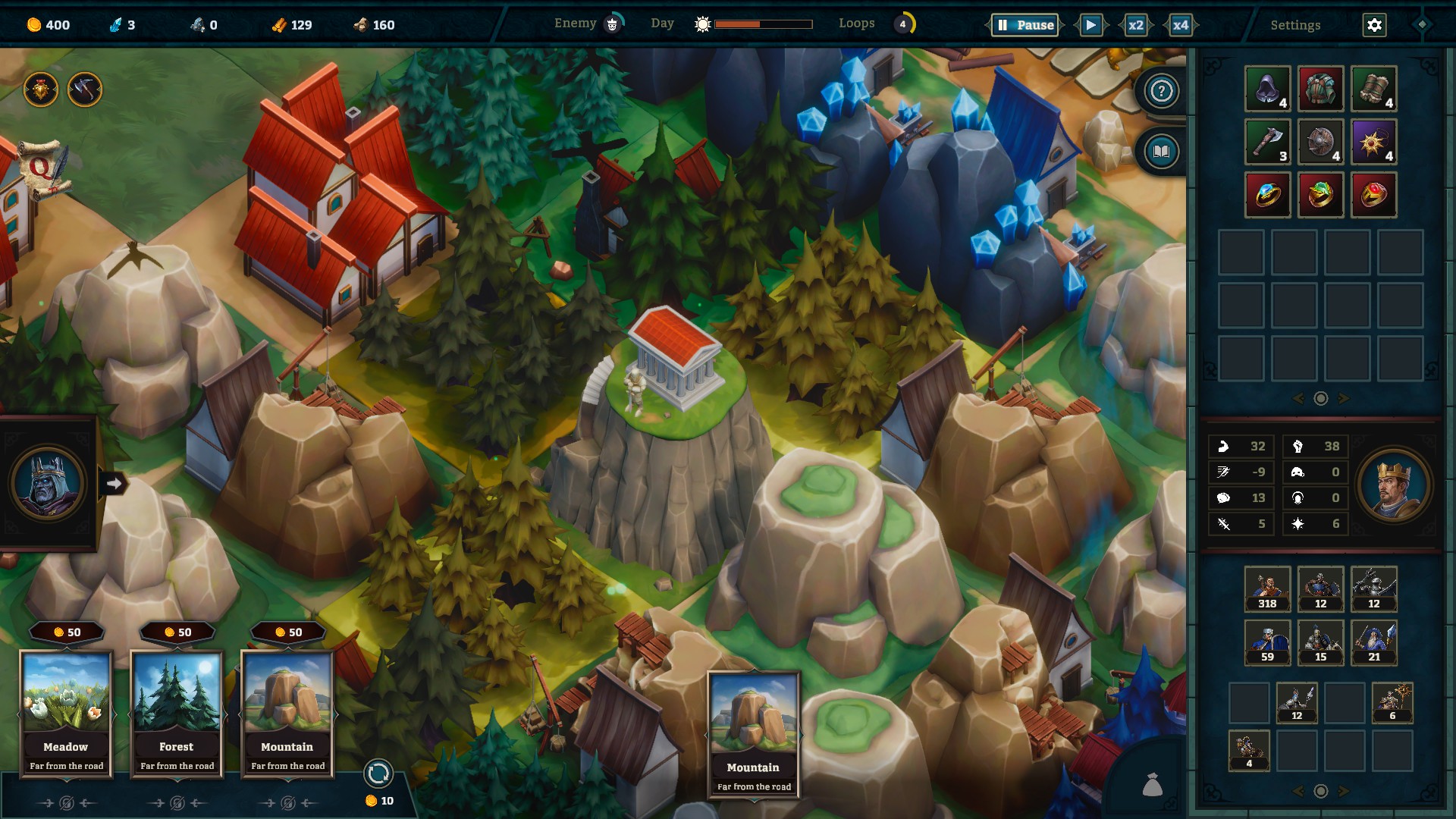Pause the game

tap(1025, 25)
